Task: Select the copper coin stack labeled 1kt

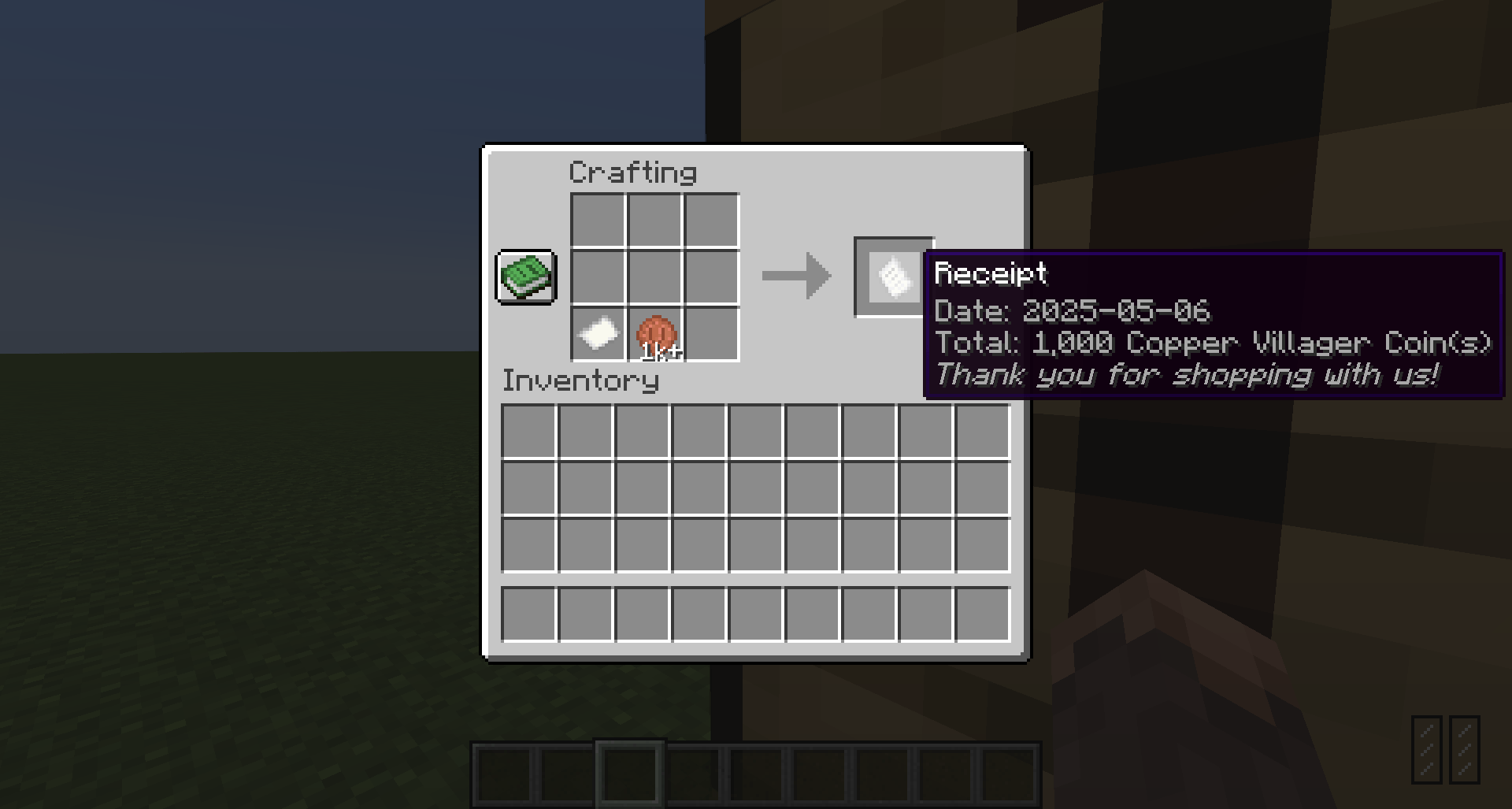Action: coord(655,334)
